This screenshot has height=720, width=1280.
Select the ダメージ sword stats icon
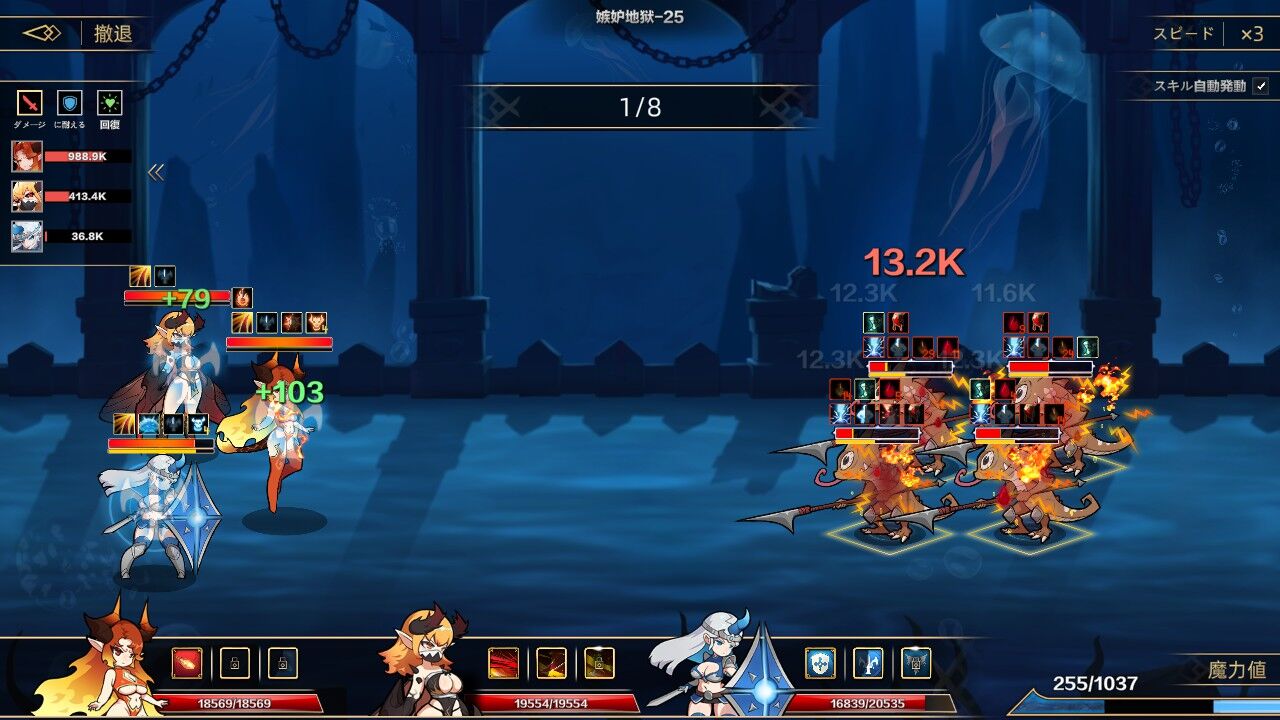click(27, 104)
